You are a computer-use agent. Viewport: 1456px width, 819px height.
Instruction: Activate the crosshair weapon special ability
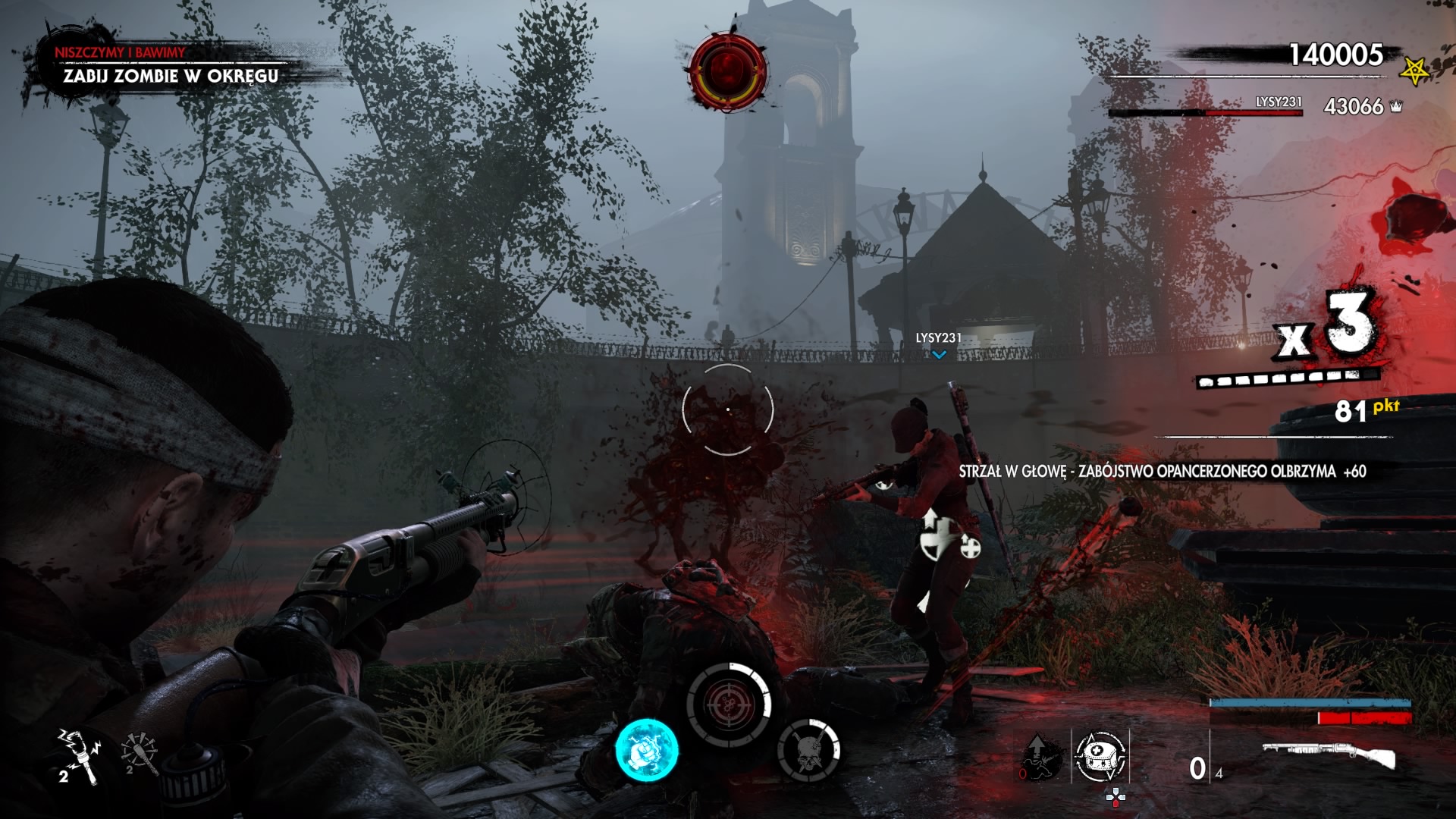tap(728, 705)
